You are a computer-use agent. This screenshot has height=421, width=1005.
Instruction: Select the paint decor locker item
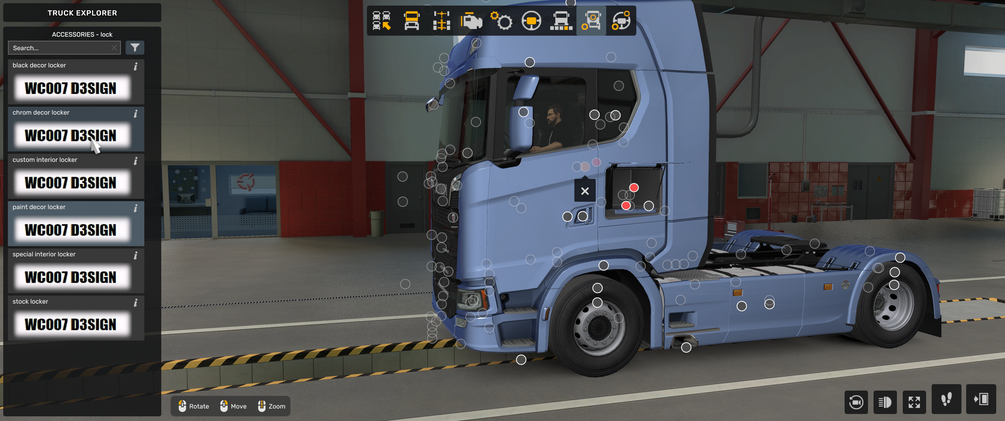pyautogui.click(x=70, y=230)
